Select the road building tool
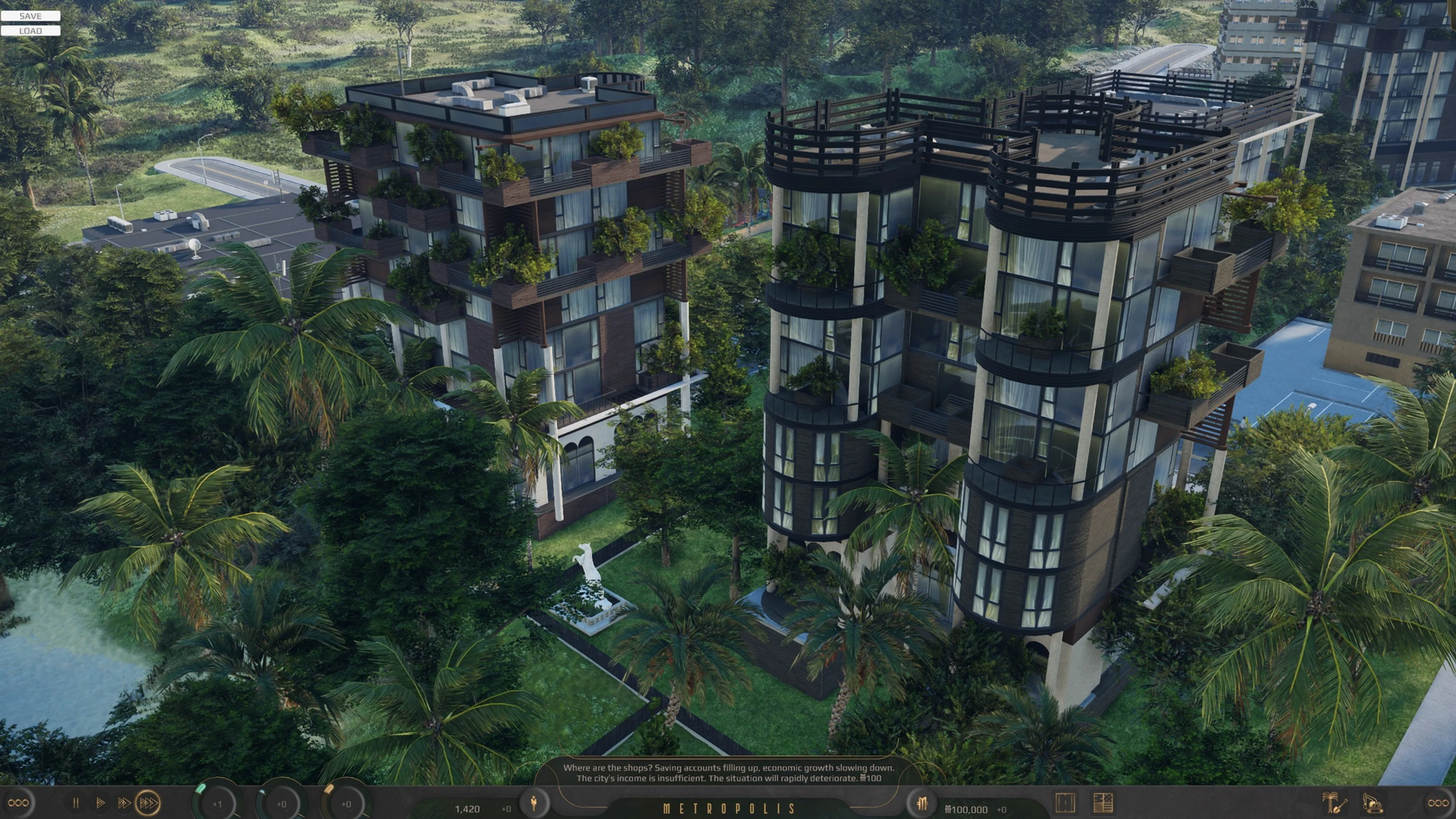Image resolution: width=1456 pixels, height=819 pixels. pos(1065,803)
